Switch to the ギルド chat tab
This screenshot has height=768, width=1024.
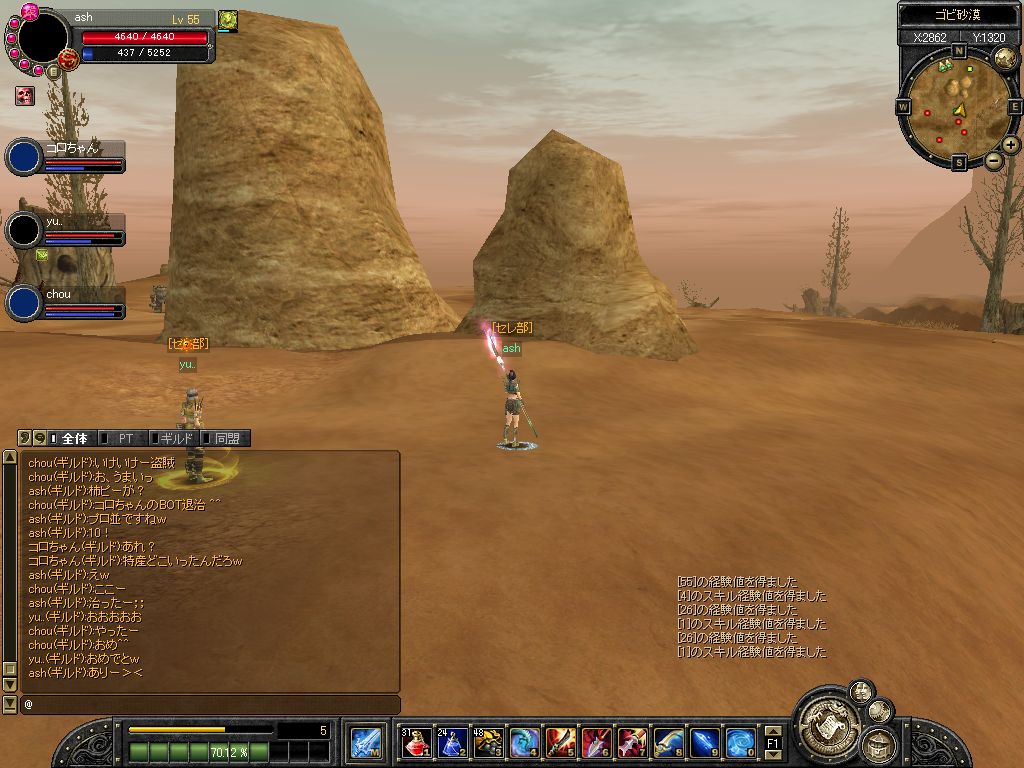175,438
